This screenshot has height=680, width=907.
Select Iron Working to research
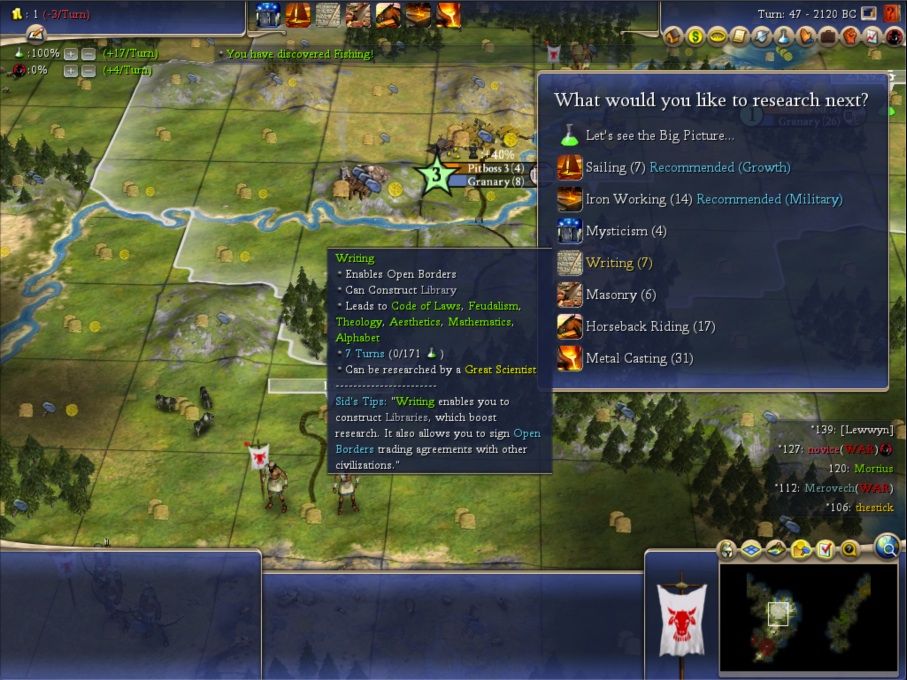tap(625, 199)
